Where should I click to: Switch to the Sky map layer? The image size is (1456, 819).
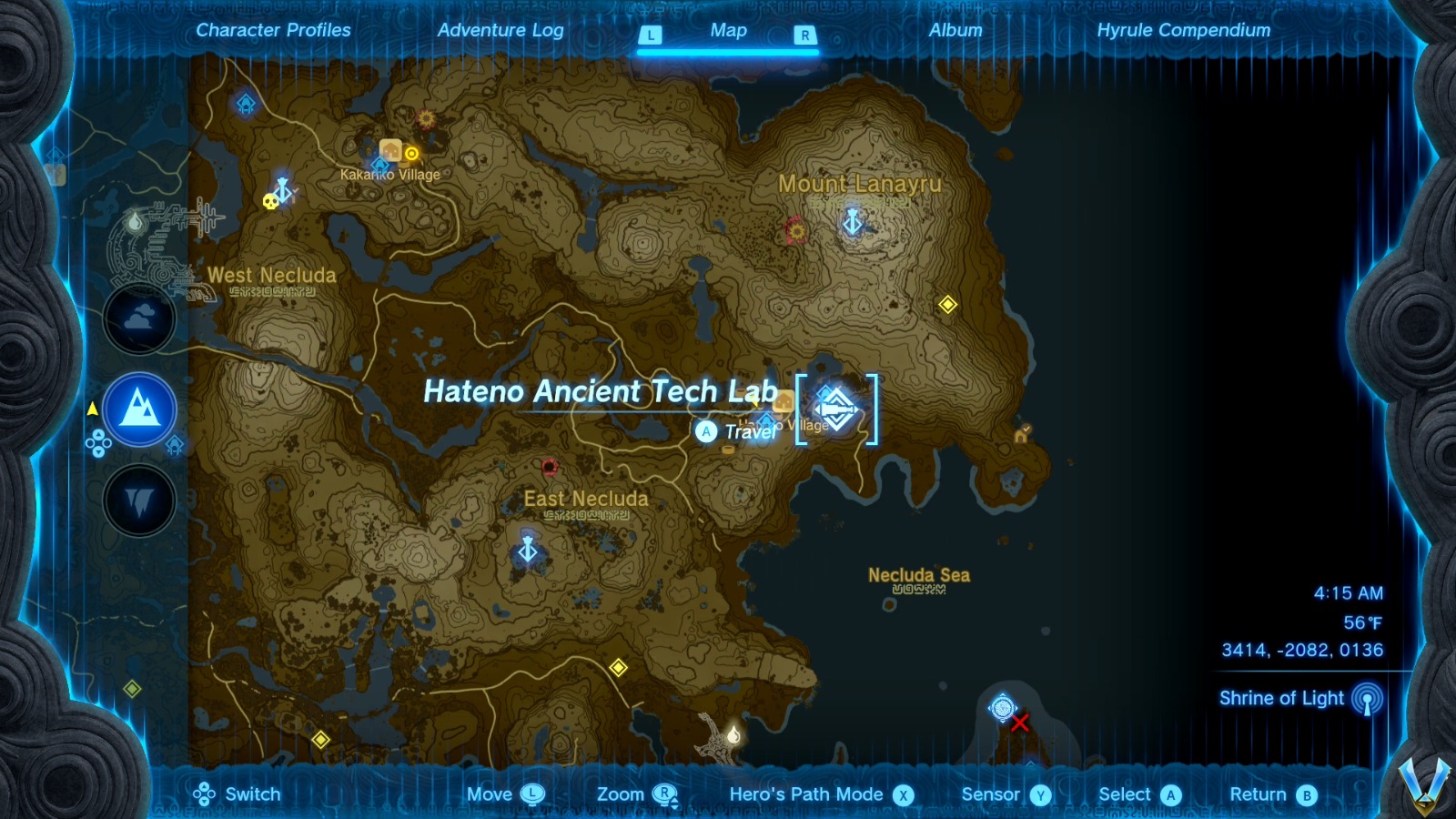click(140, 318)
